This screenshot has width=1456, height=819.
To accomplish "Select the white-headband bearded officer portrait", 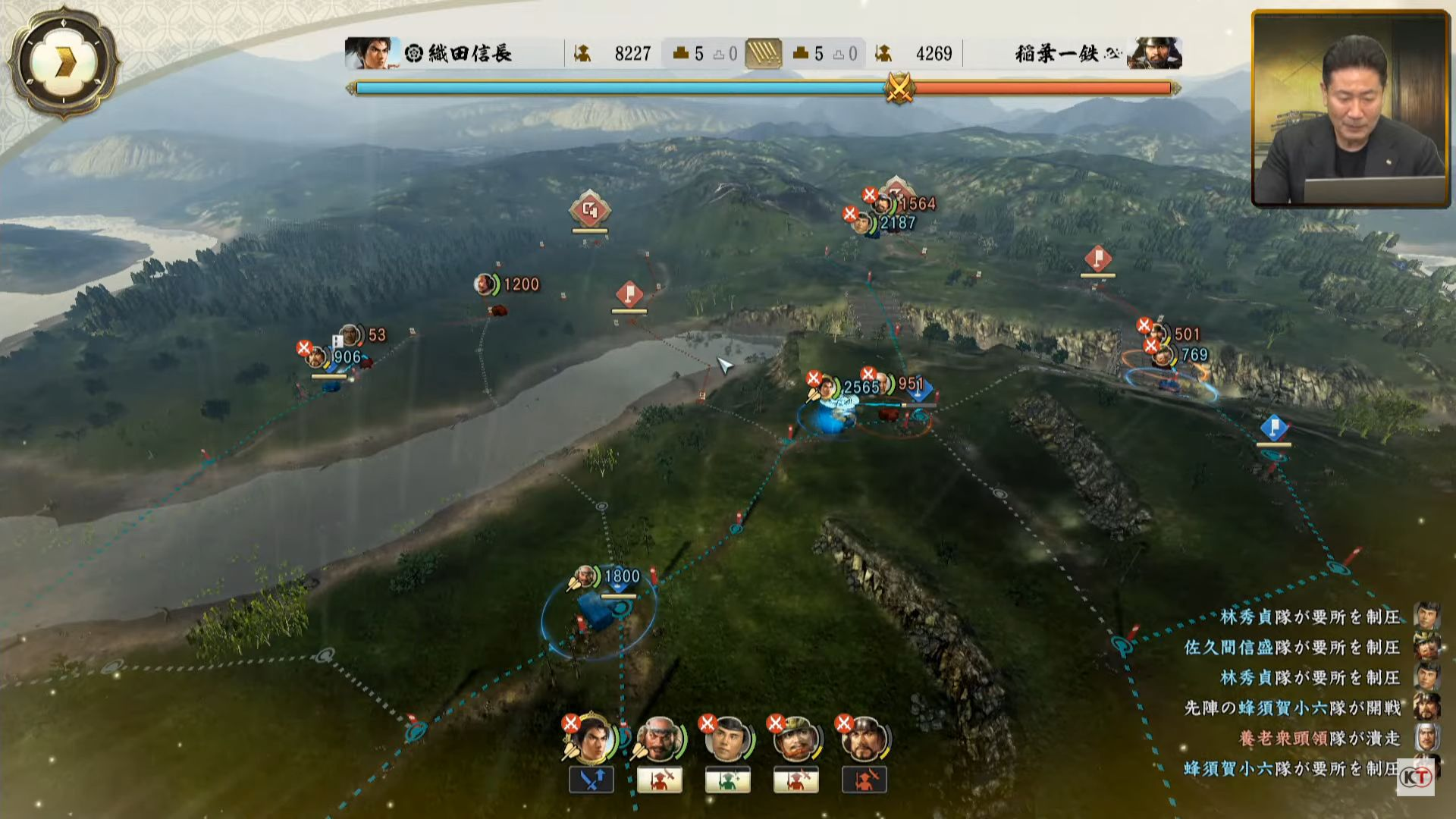I will coord(658,738).
